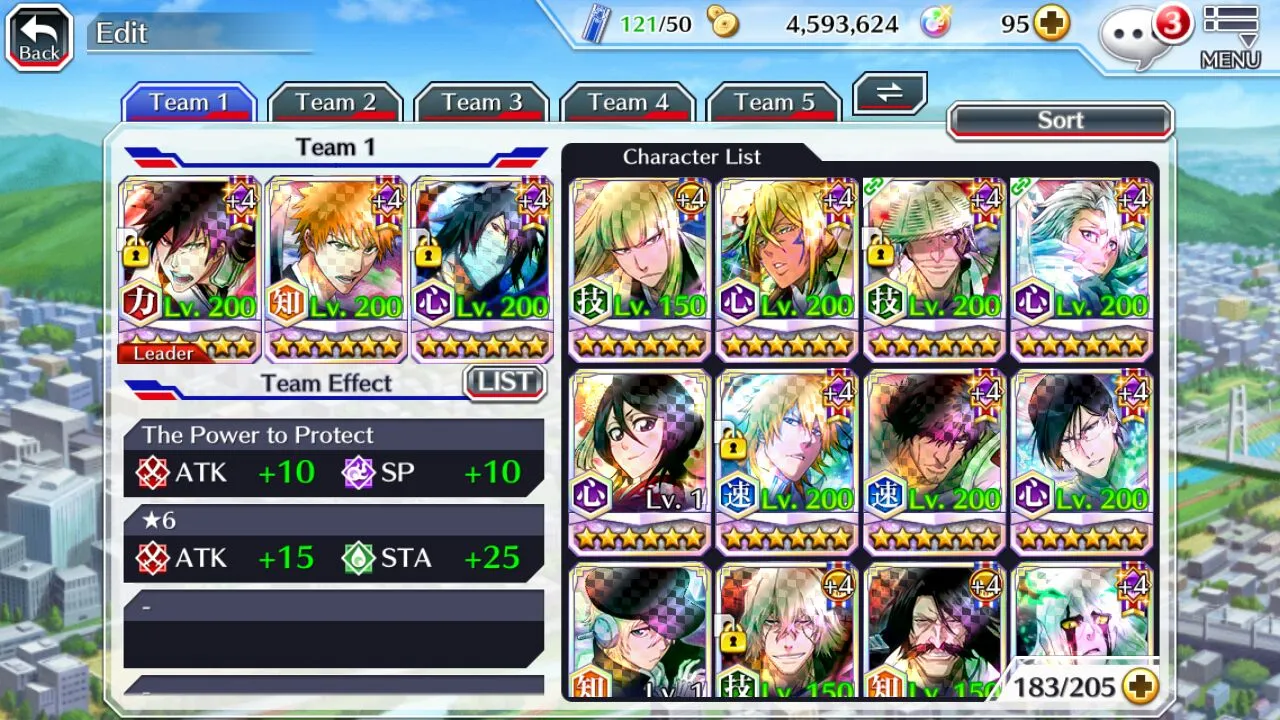Viewport: 1280px width, 720px height.
Task: Select the glasses-wearing Lv. 200 character card
Action: pyautogui.click(x=1082, y=460)
